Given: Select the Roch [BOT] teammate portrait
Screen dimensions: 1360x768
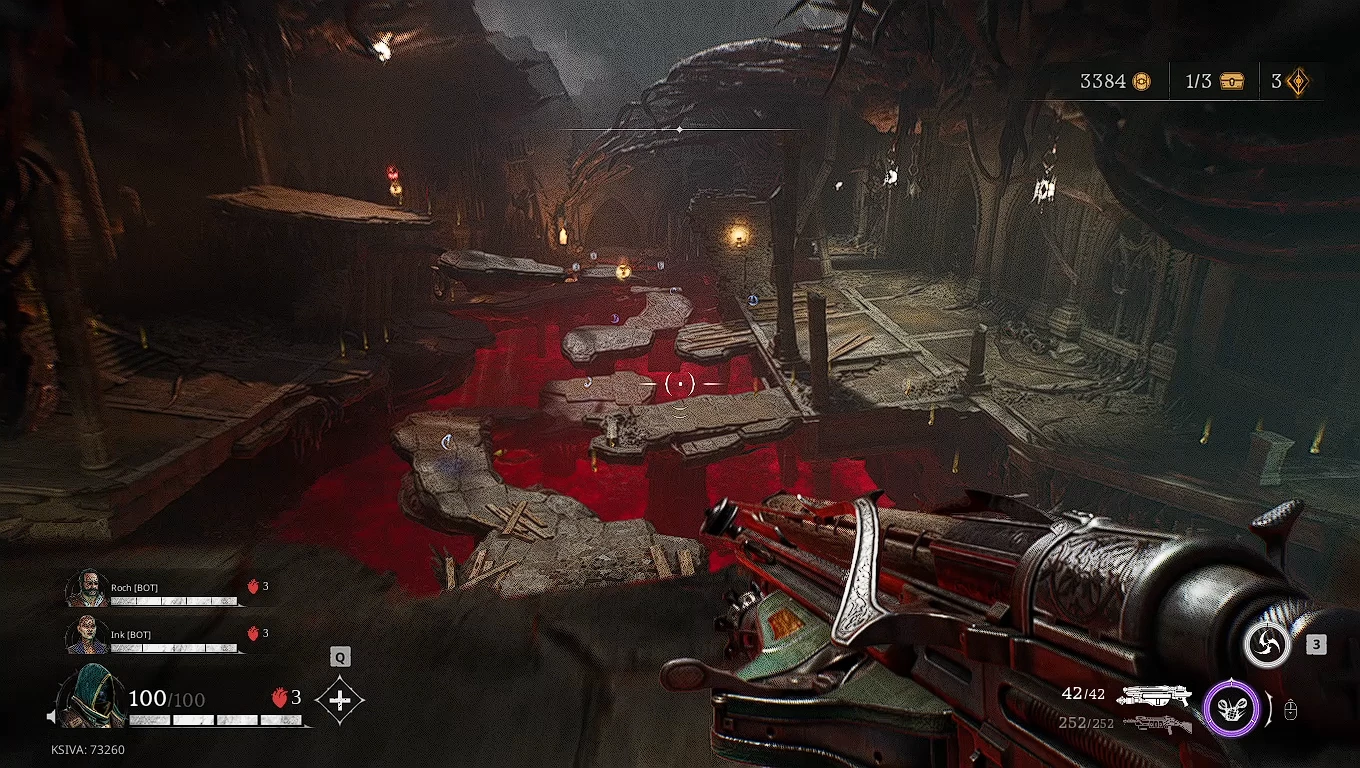Looking at the screenshot, I should 87,589.
